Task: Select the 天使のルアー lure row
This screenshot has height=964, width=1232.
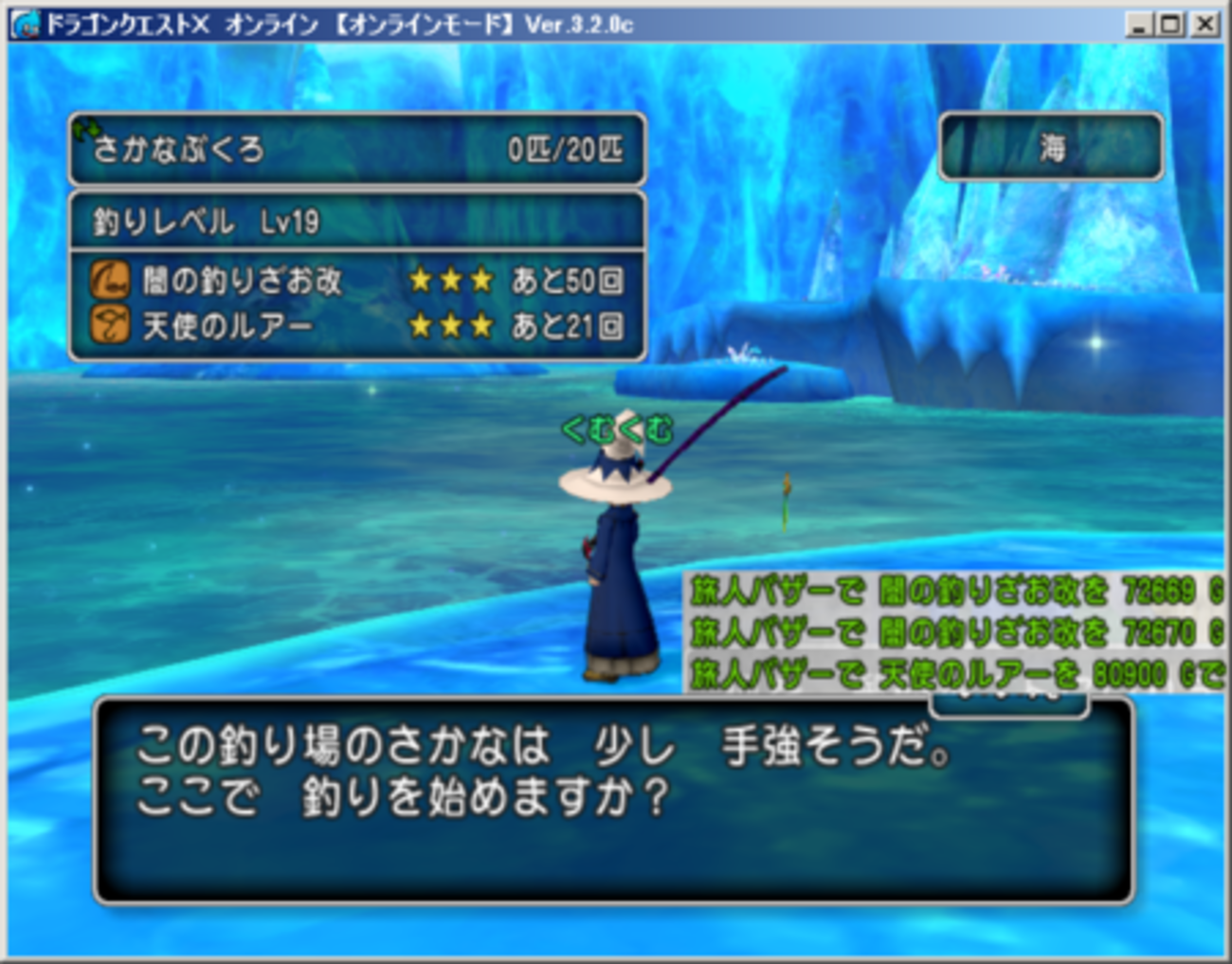Action: pos(357,326)
